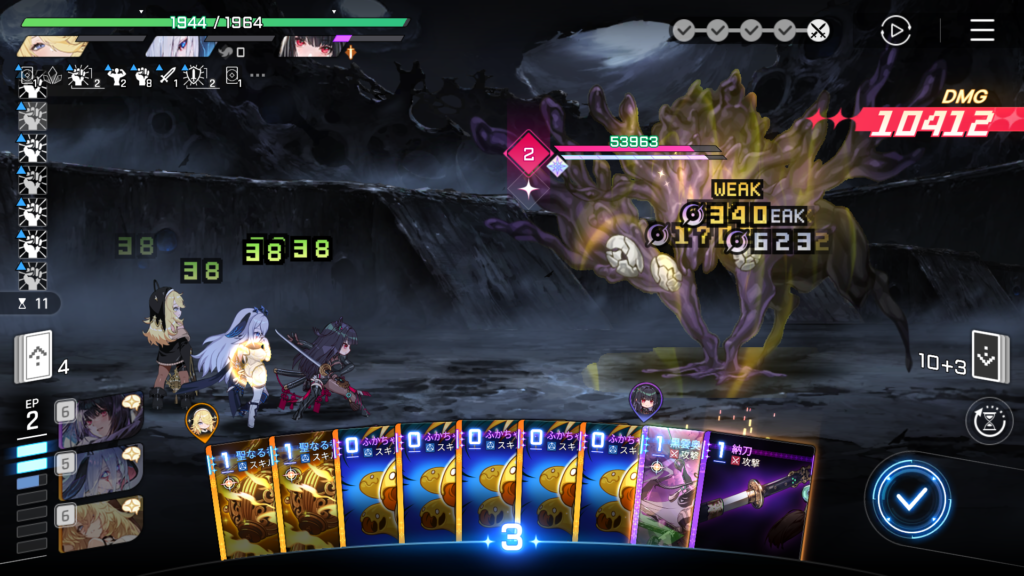
Task: Open the draw pile showing 4 cards
Action: (33, 356)
